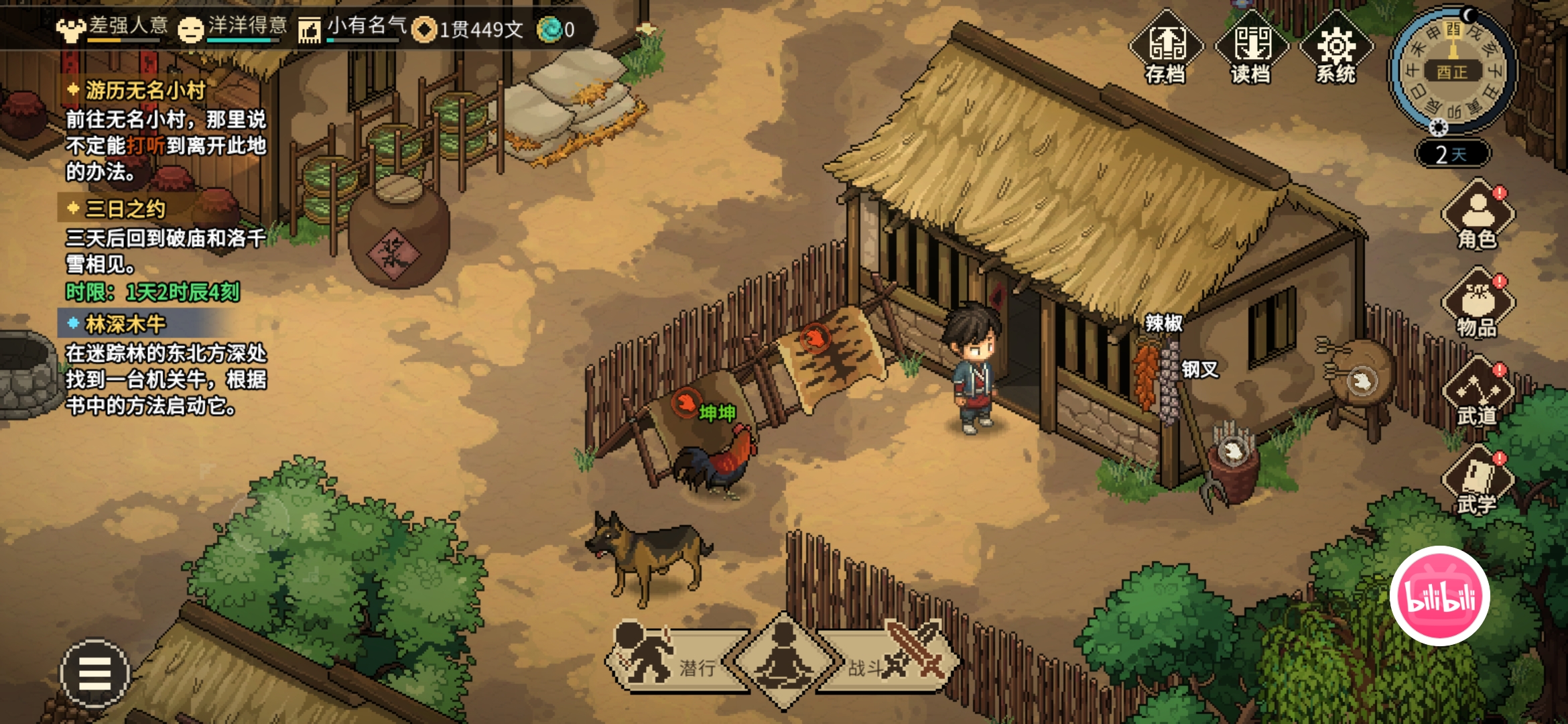Open the 武学 martial arts book
Viewport: 1568px width, 724px height.
point(1478,481)
